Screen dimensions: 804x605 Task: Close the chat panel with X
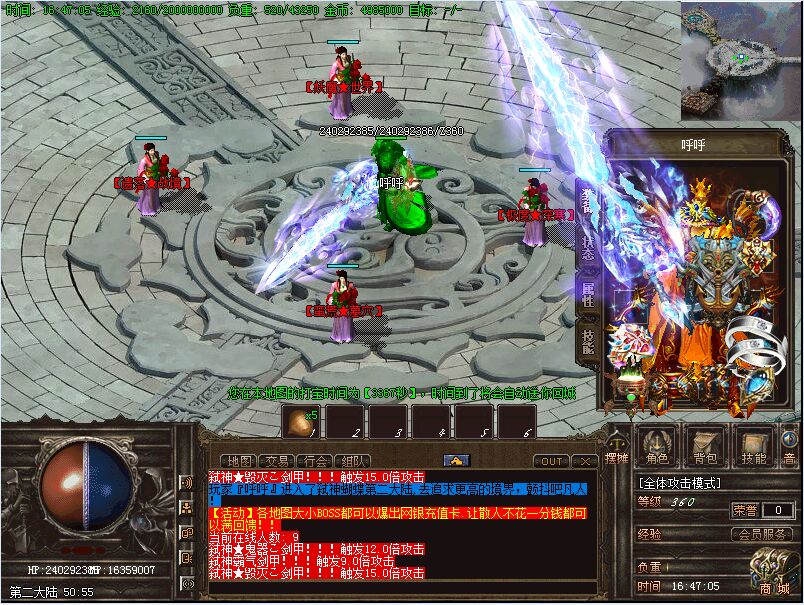pos(585,461)
